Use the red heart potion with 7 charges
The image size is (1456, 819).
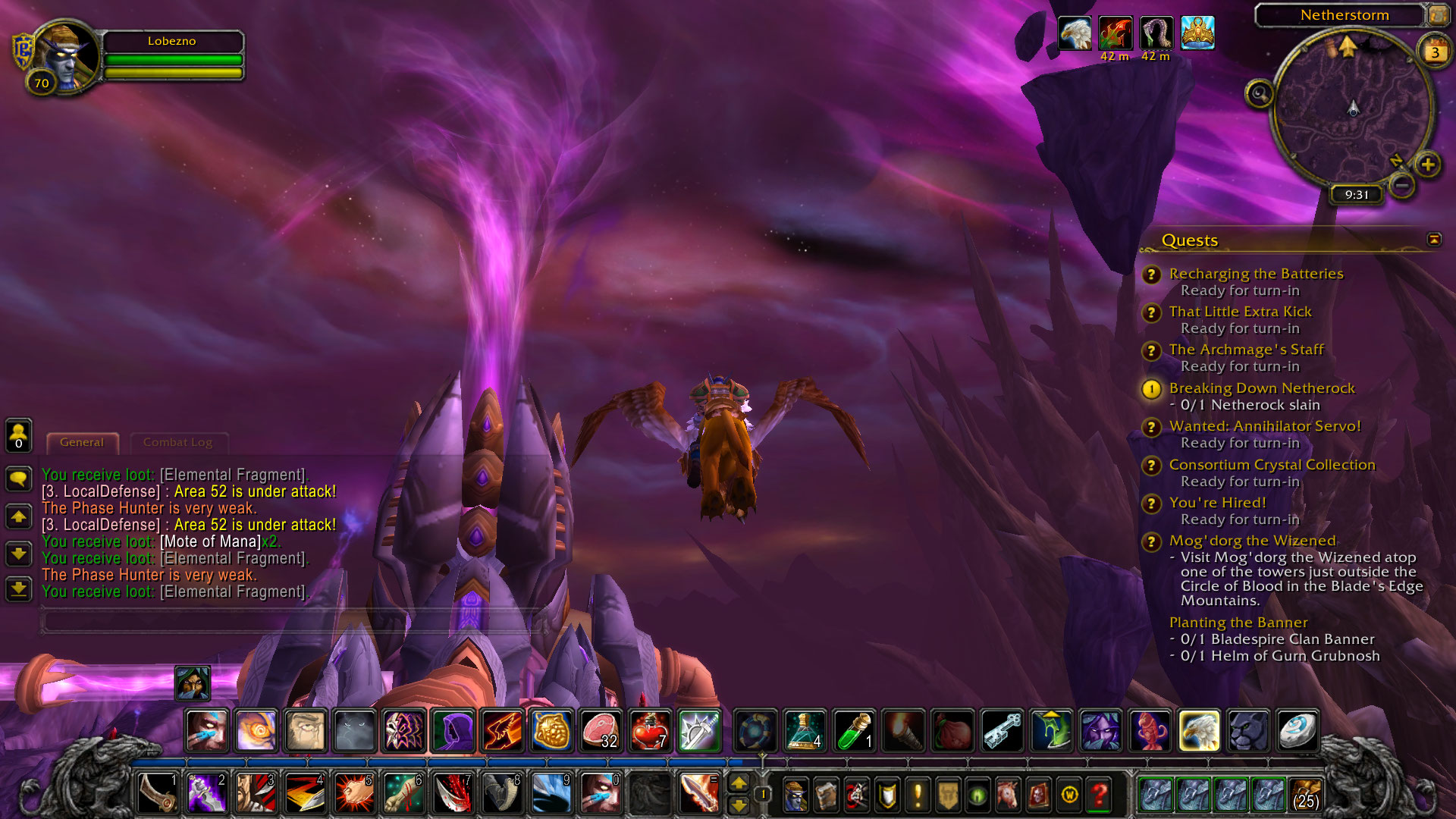(x=650, y=730)
